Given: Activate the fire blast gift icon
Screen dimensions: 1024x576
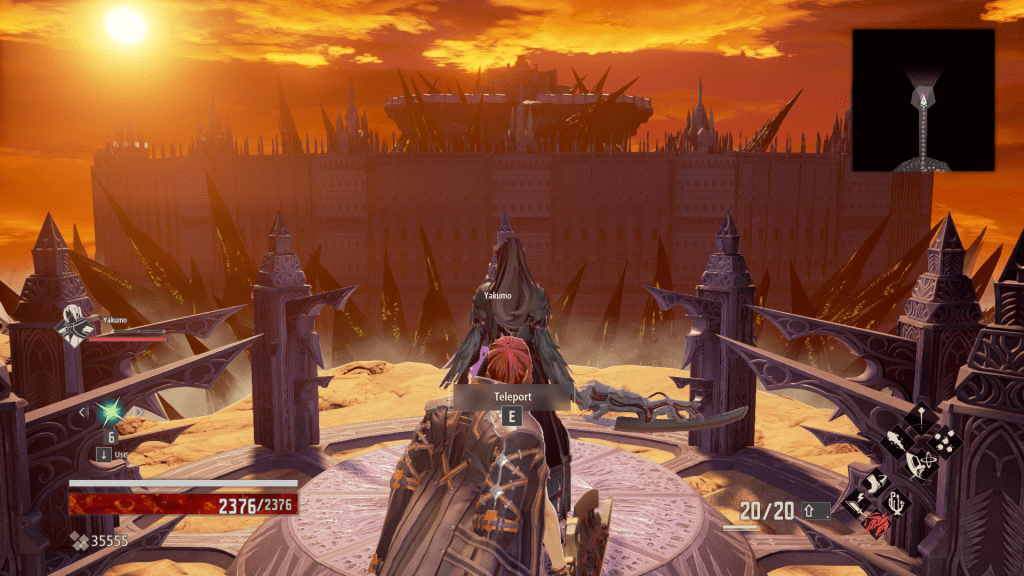Looking at the screenshot, I should [897, 441].
